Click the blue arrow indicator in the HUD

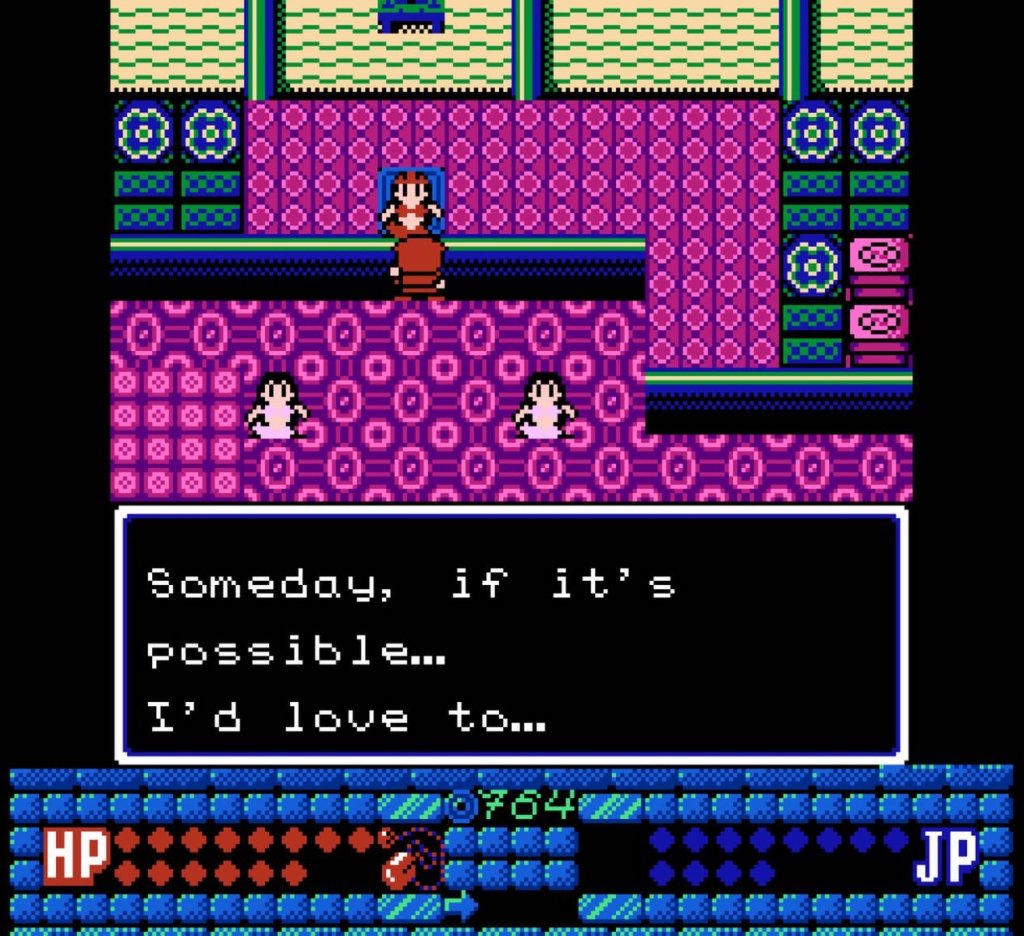(461, 906)
